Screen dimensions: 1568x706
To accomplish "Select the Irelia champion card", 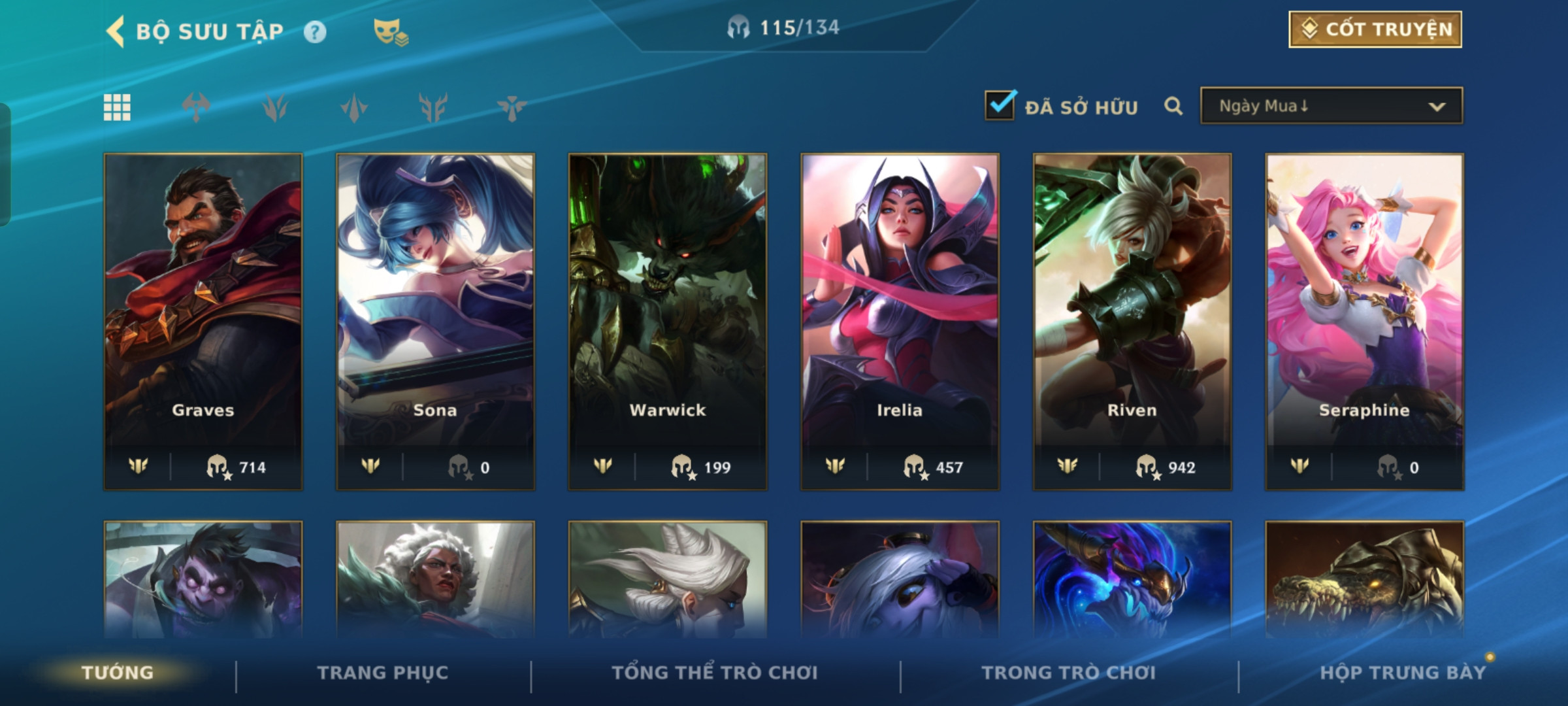I will tap(900, 321).
